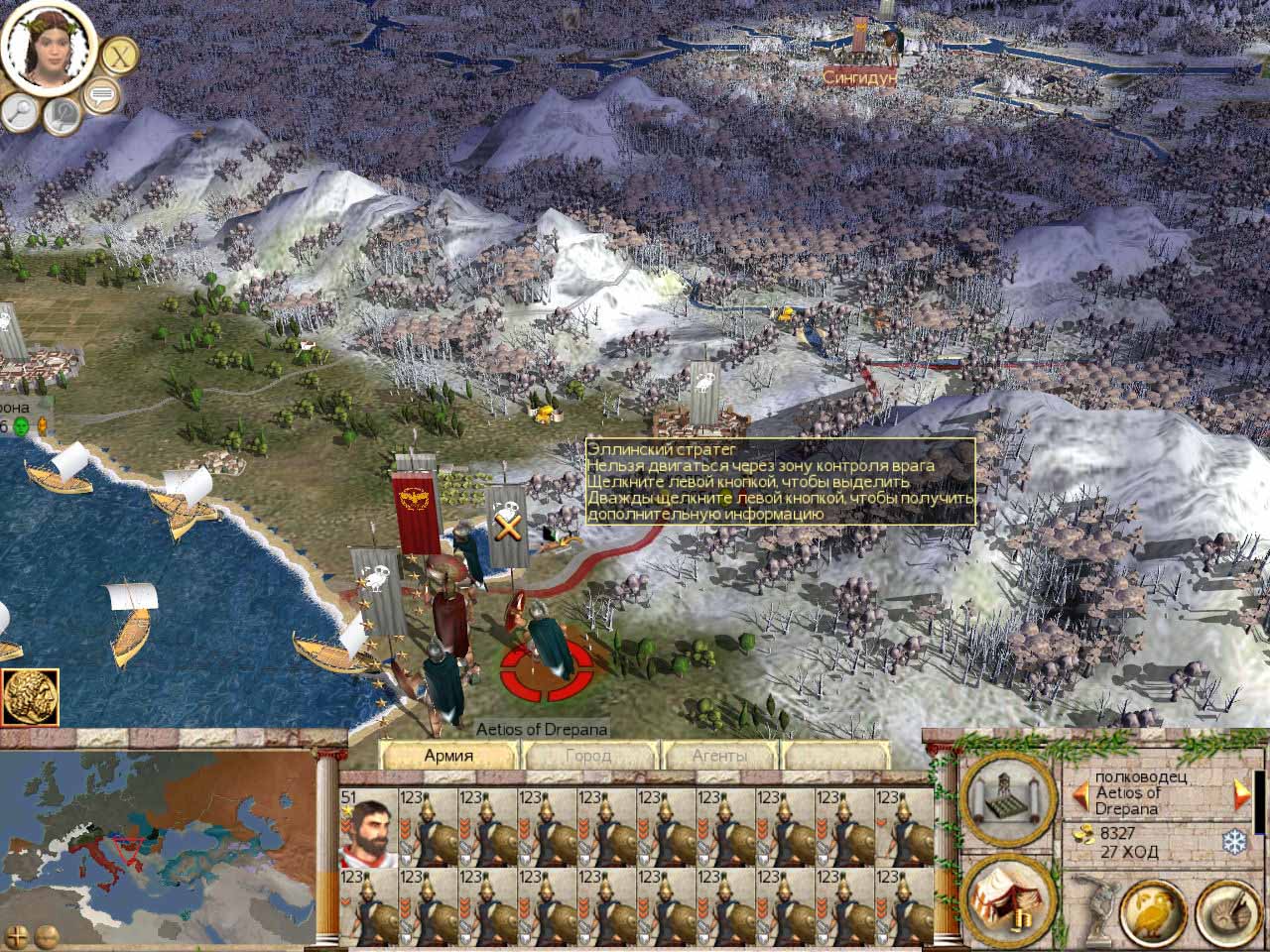
Task: Open the faction overview owl button
Action: tap(1154, 910)
